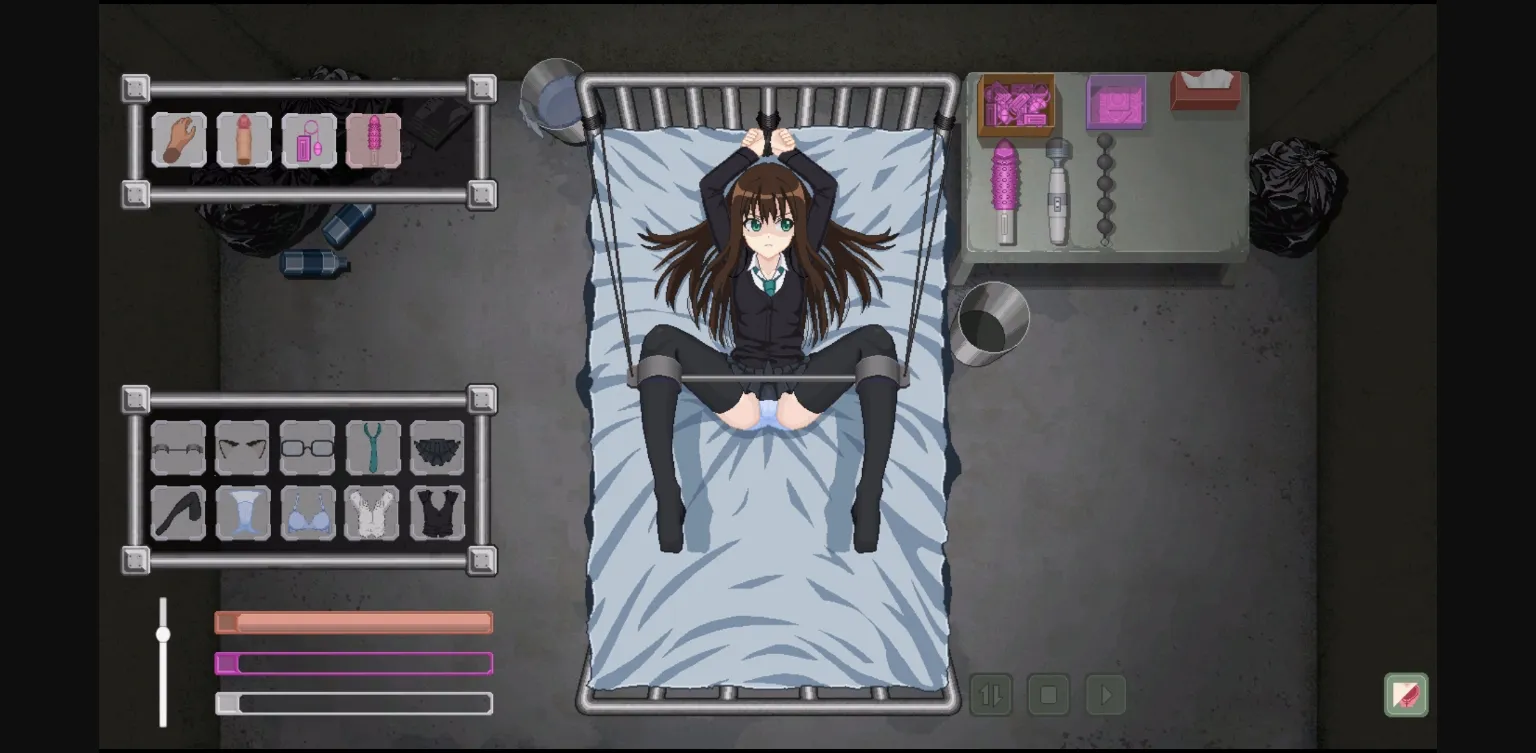Adjust the vertical slider at bottom left
This screenshot has height=753, width=1536.
coord(163,633)
